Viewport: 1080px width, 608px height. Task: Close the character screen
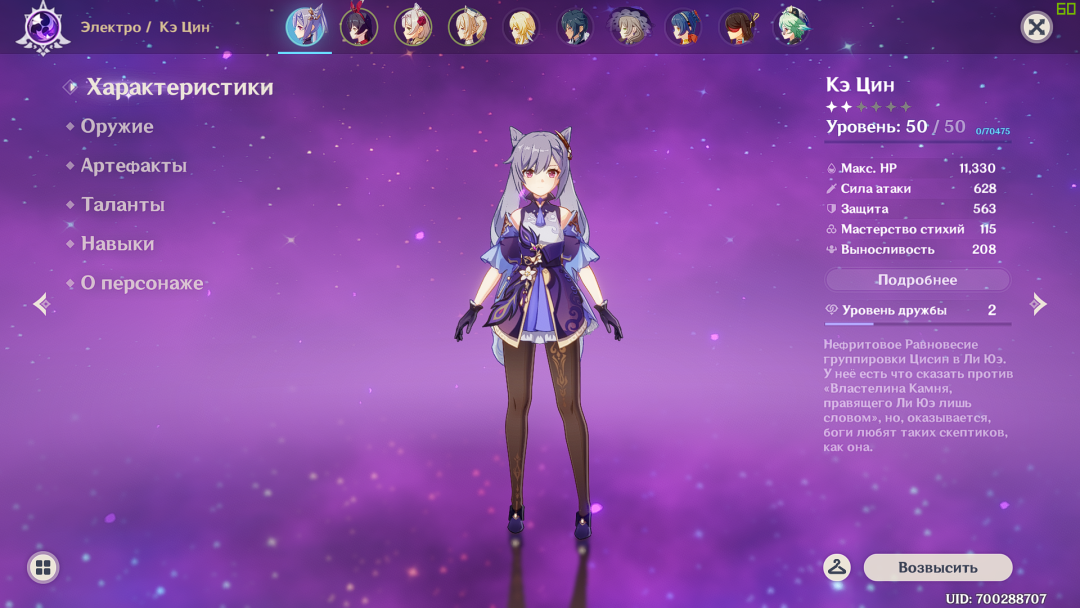1037,27
